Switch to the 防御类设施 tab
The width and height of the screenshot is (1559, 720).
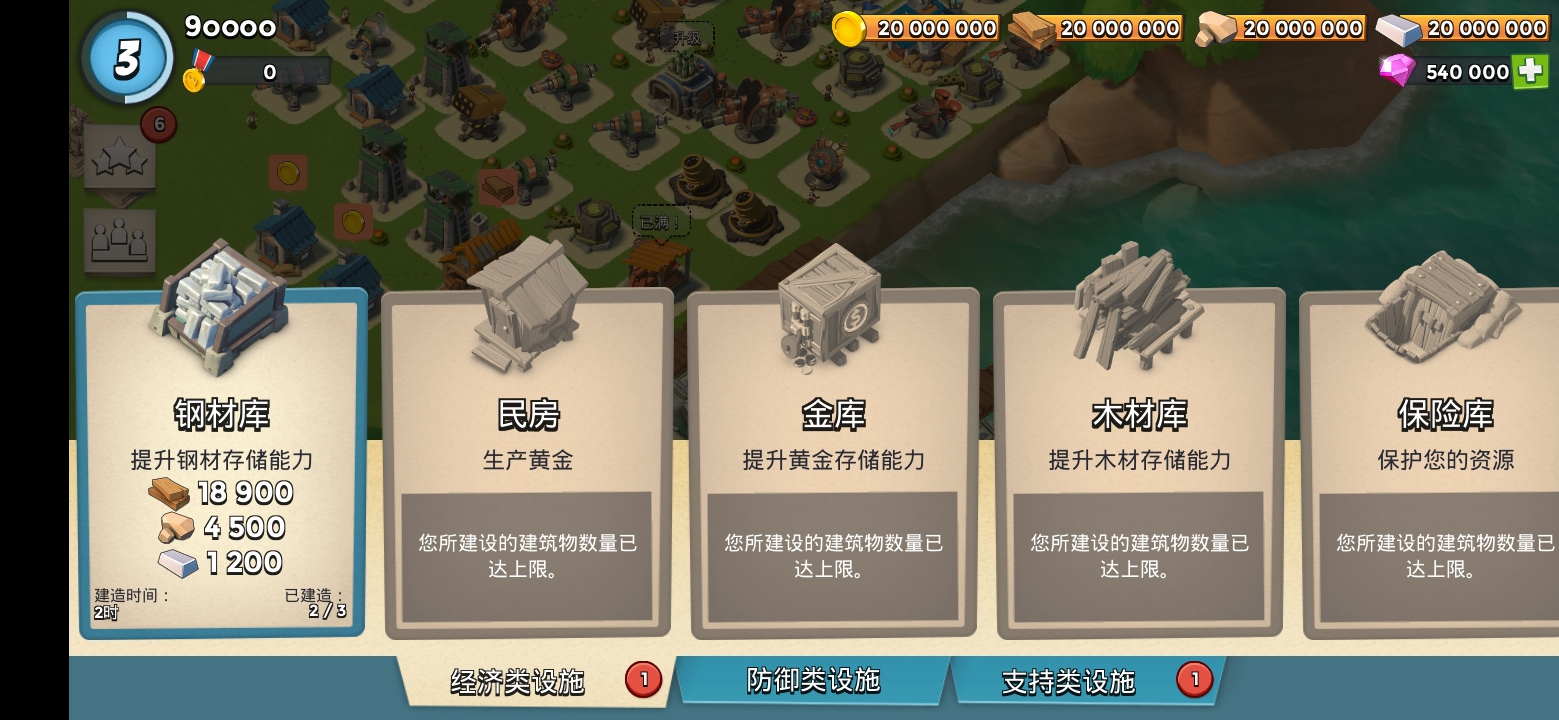[812, 680]
